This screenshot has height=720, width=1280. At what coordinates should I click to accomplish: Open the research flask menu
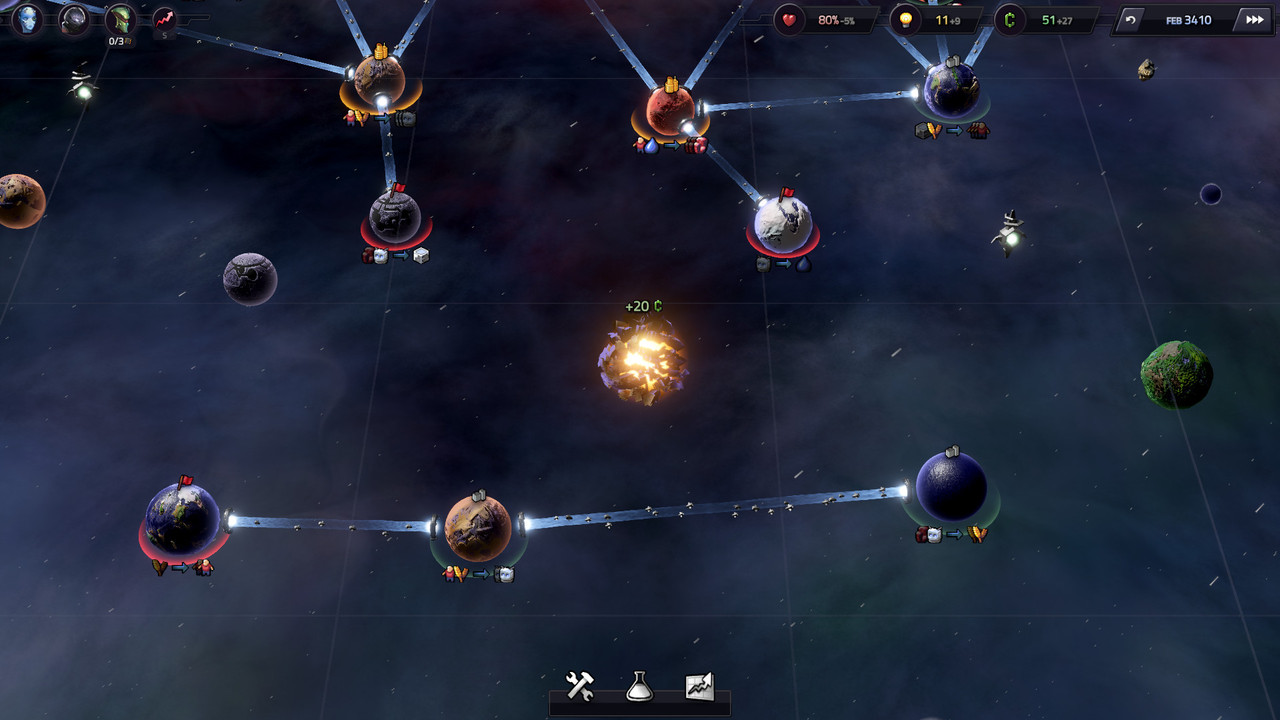(639, 686)
